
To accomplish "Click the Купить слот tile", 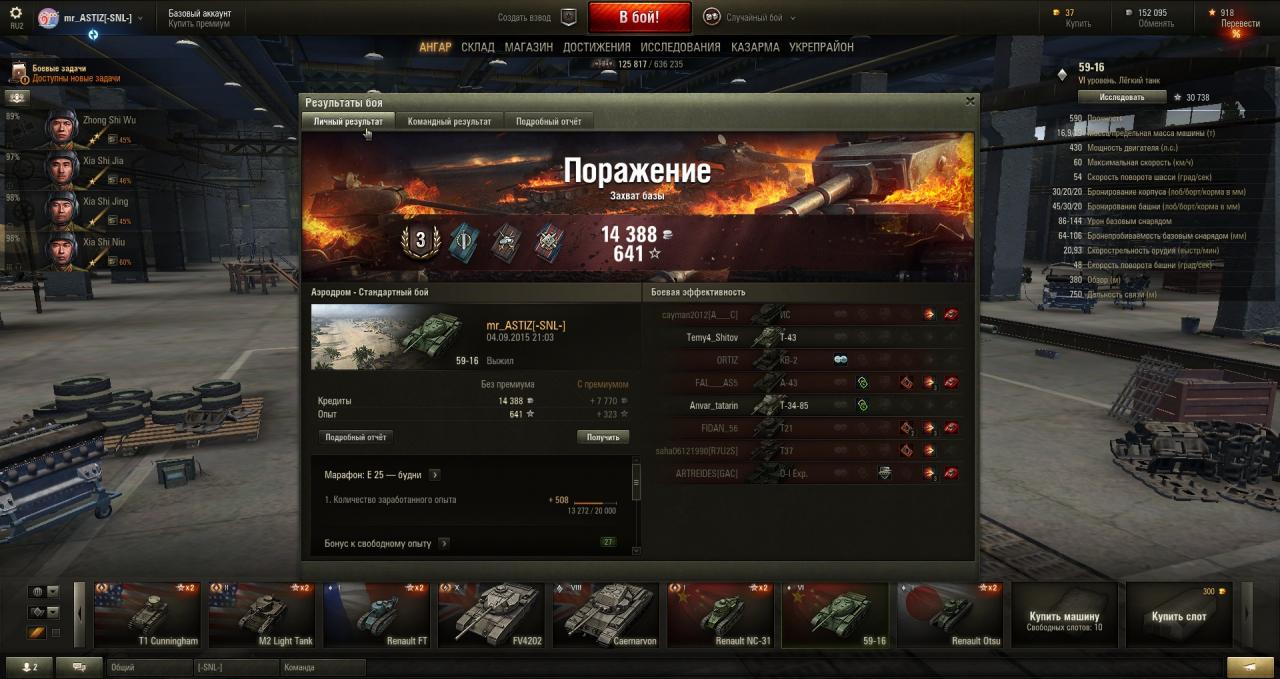I will (x=1178, y=615).
